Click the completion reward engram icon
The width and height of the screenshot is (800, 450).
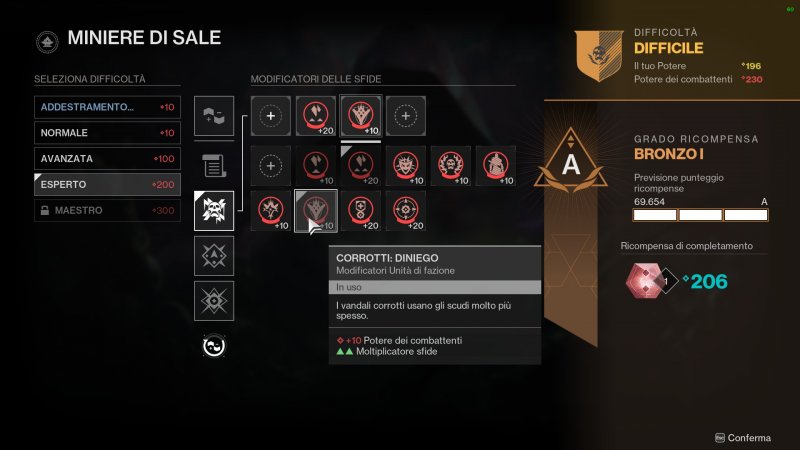[643, 282]
